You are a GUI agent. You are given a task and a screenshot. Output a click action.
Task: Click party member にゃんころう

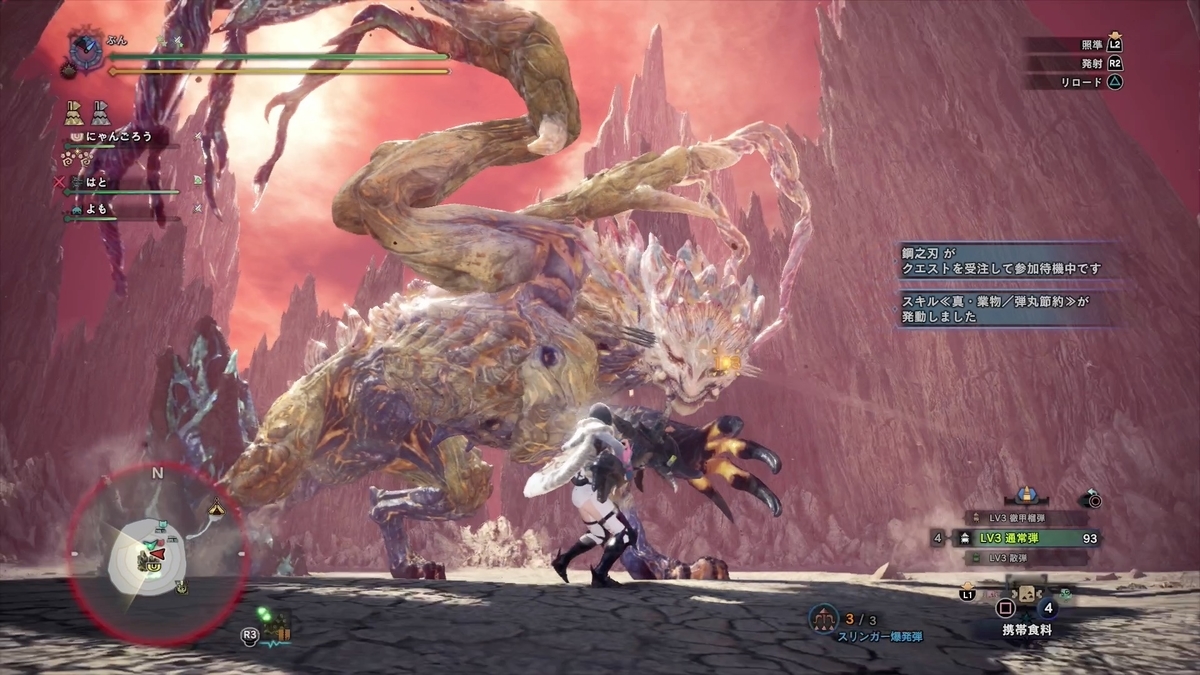110,137
